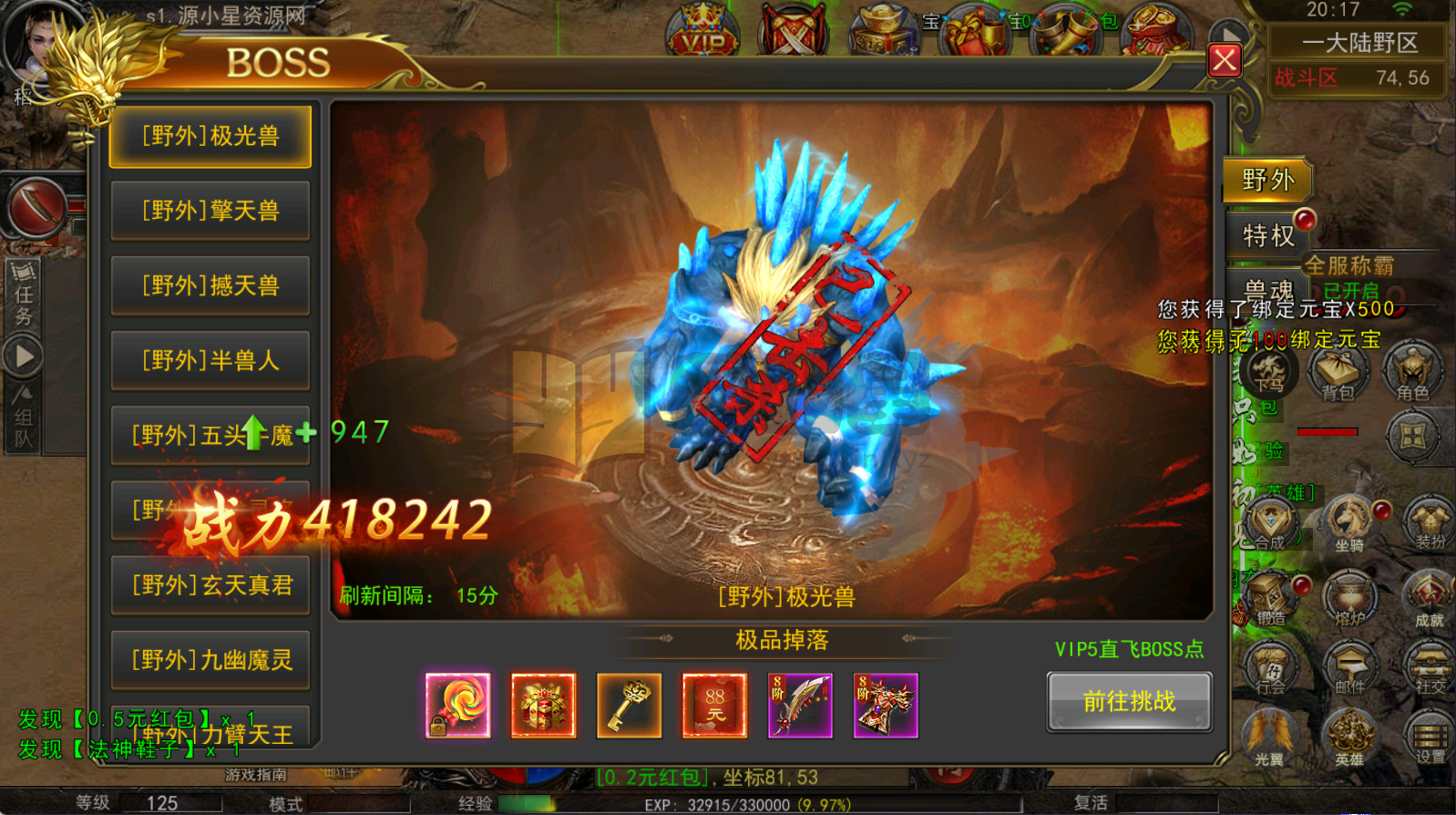Click the 前往挑战 challenge button

[x=1129, y=701]
